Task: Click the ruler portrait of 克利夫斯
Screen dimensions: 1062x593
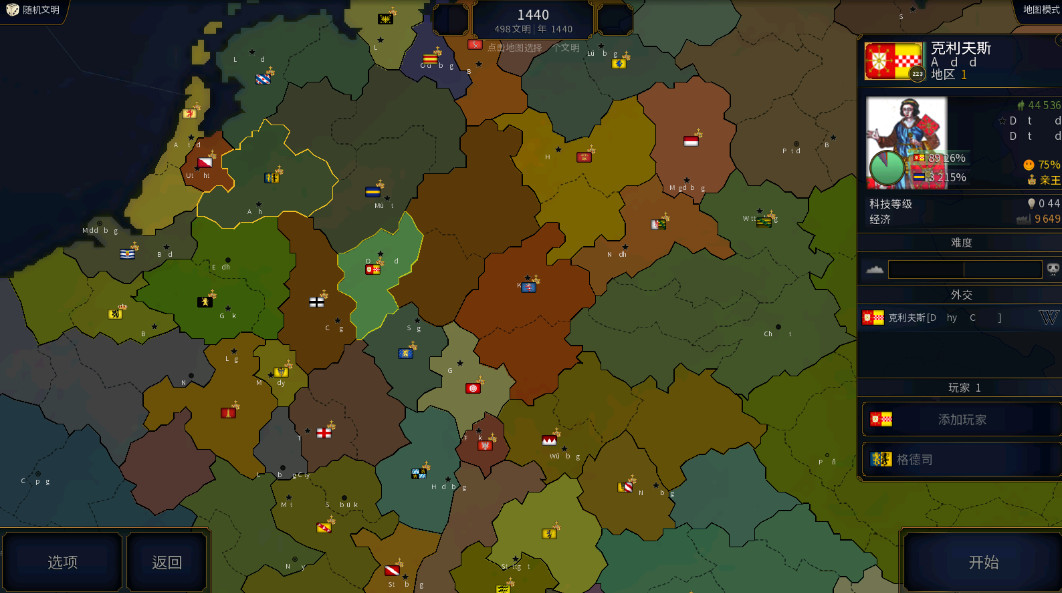Action: (x=905, y=140)
